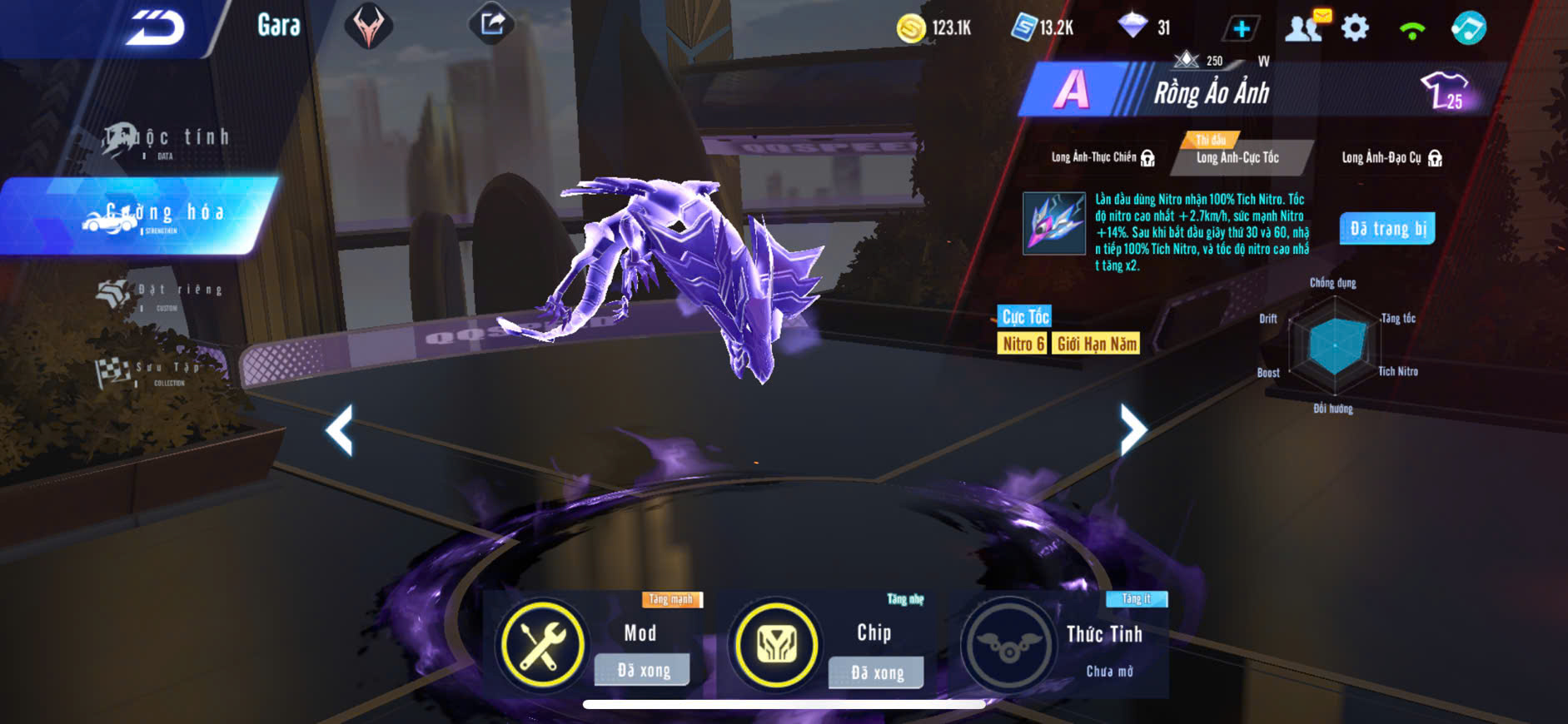Screen dimensions: 1568x724
Task: Choose the Long Ảnh-Cực Tốc tab
Action: tap(1237, 157)
